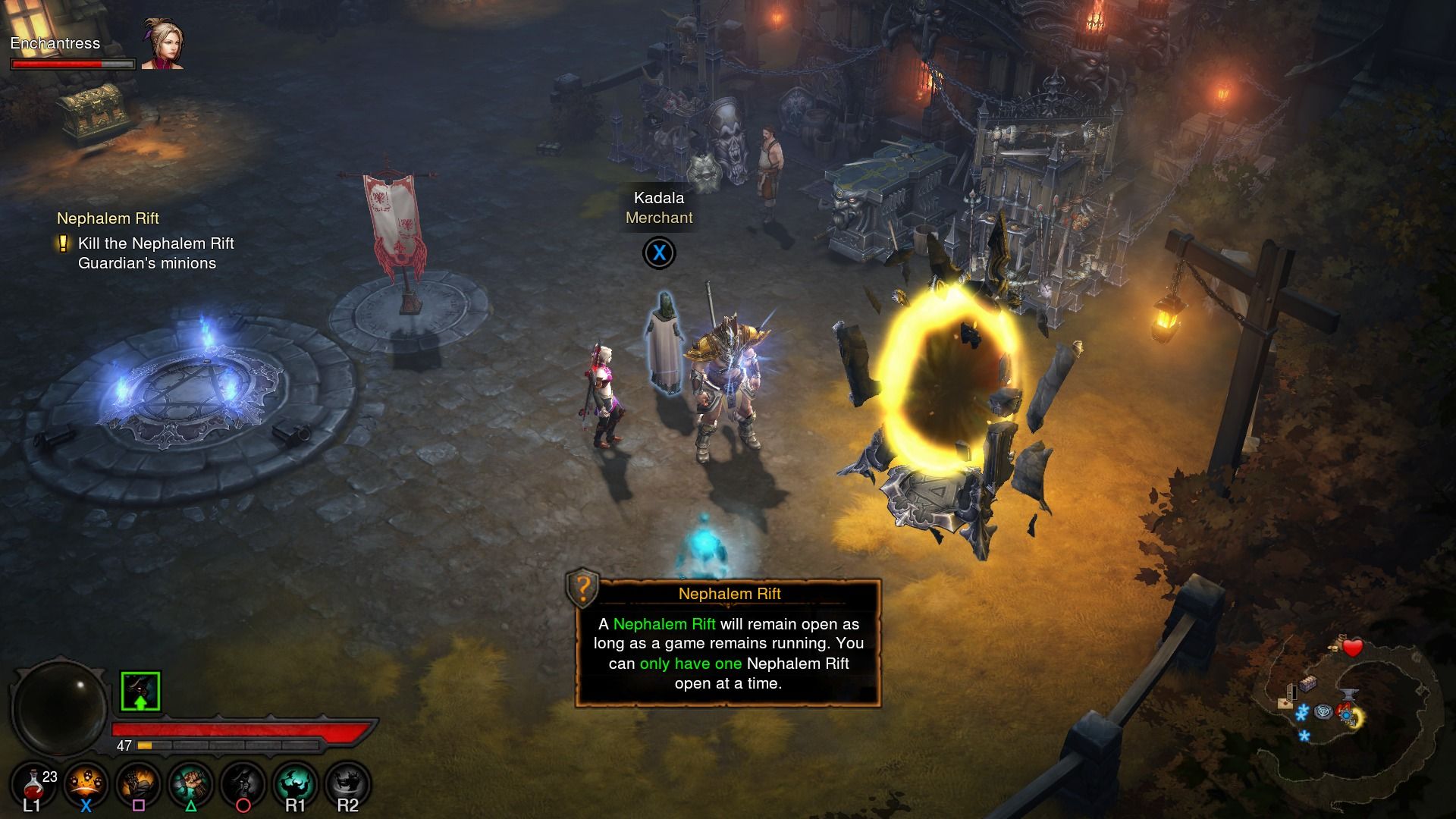Select the greyed-out leaping figures skill

[347, 785]
